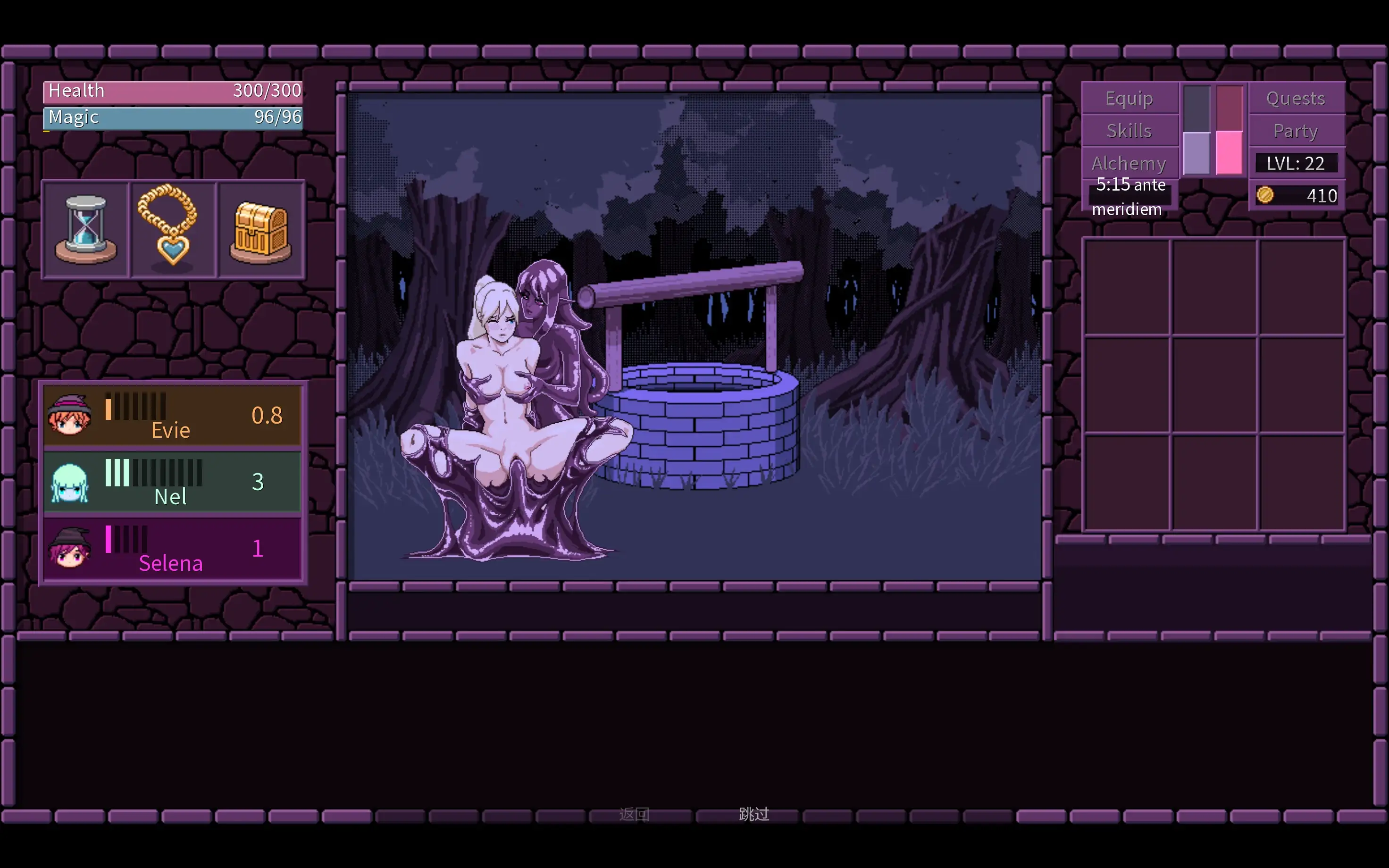The width and height of the screenshot is (1389, 868).
Task: Open the Party menu
Action: pos(1296,131)
